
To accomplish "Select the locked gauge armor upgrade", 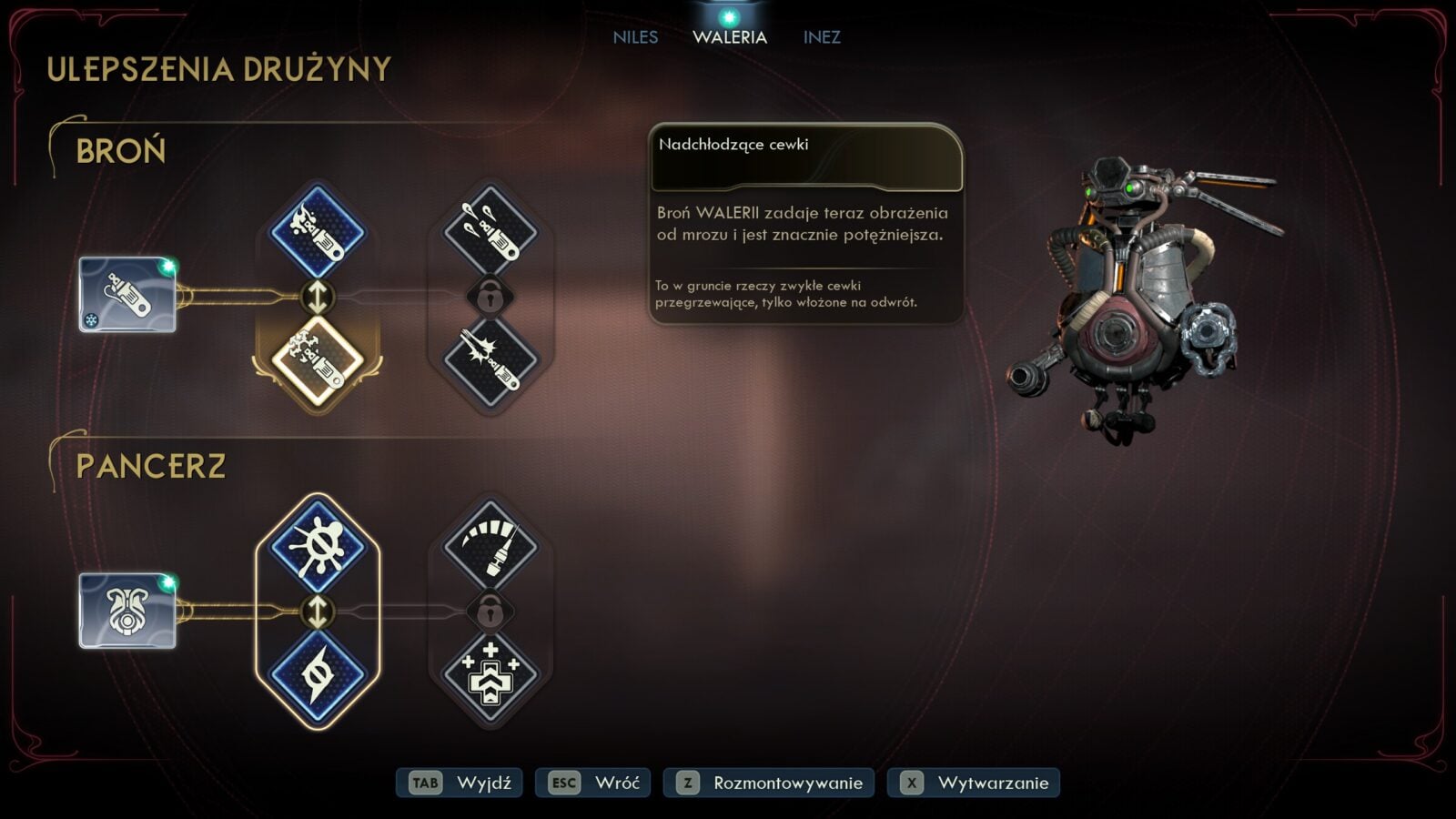I will tap(490, 547).
